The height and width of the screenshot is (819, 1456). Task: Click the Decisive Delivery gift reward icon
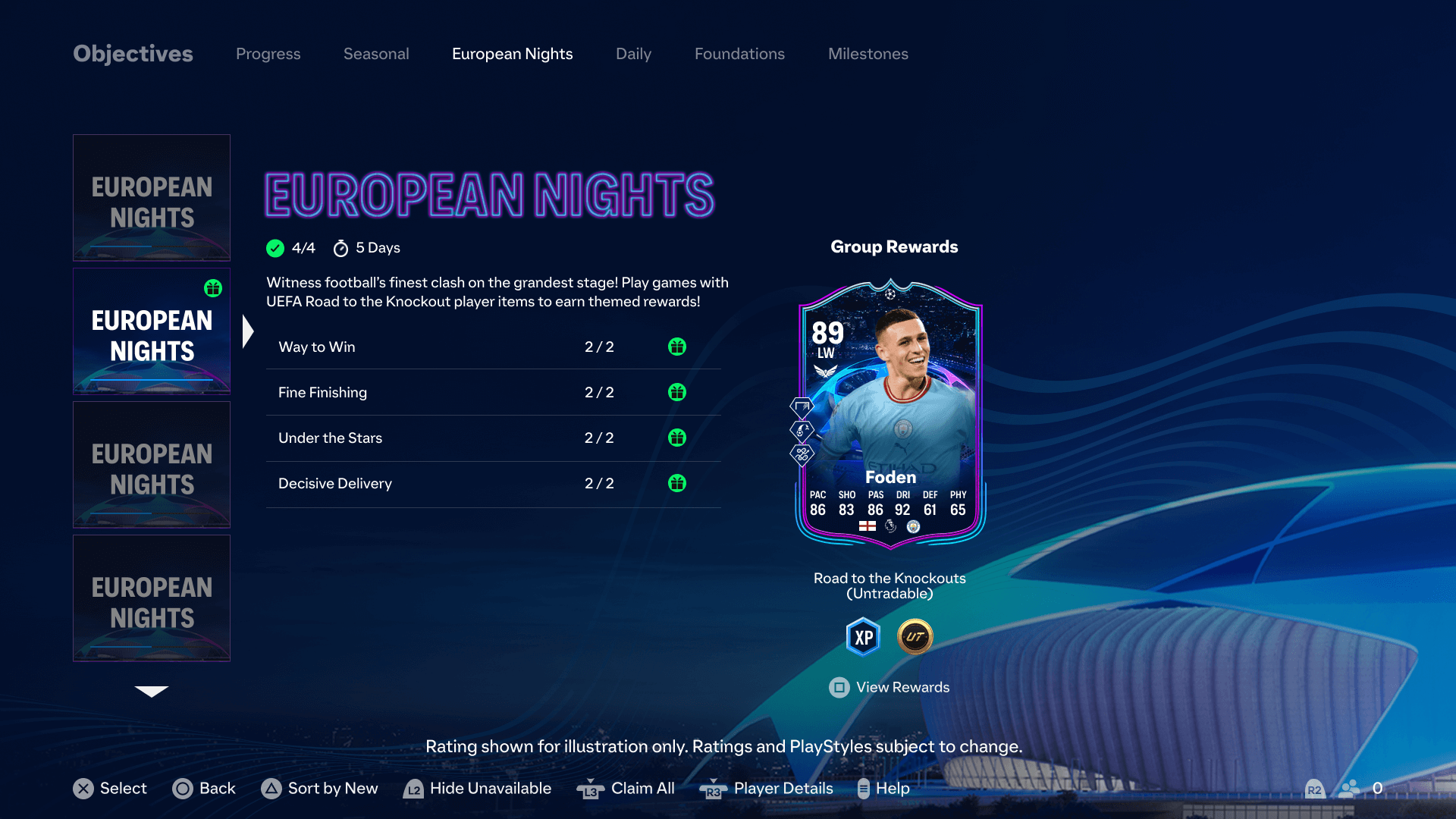[x=677, y=483]
